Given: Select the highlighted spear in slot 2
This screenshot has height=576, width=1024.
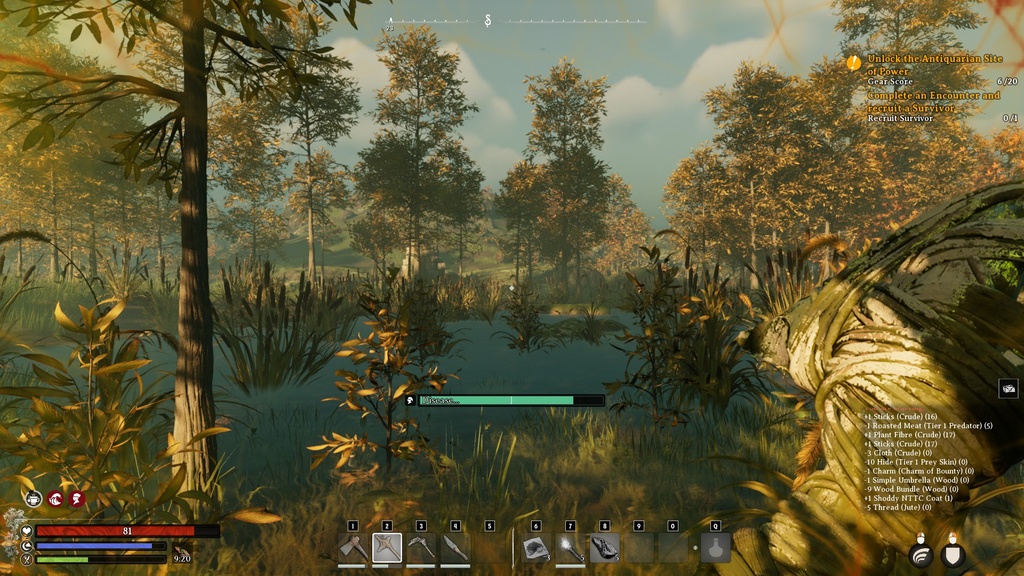Looking at the screenshot, I should [387, 548].
